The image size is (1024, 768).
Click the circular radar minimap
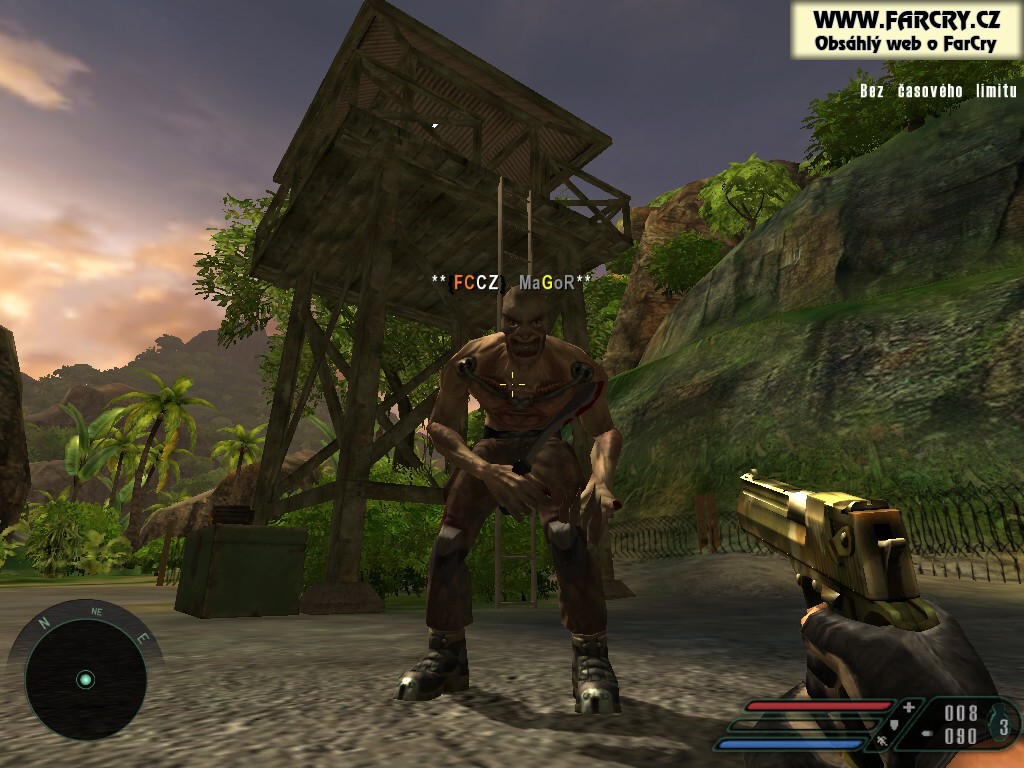point(85,679)
